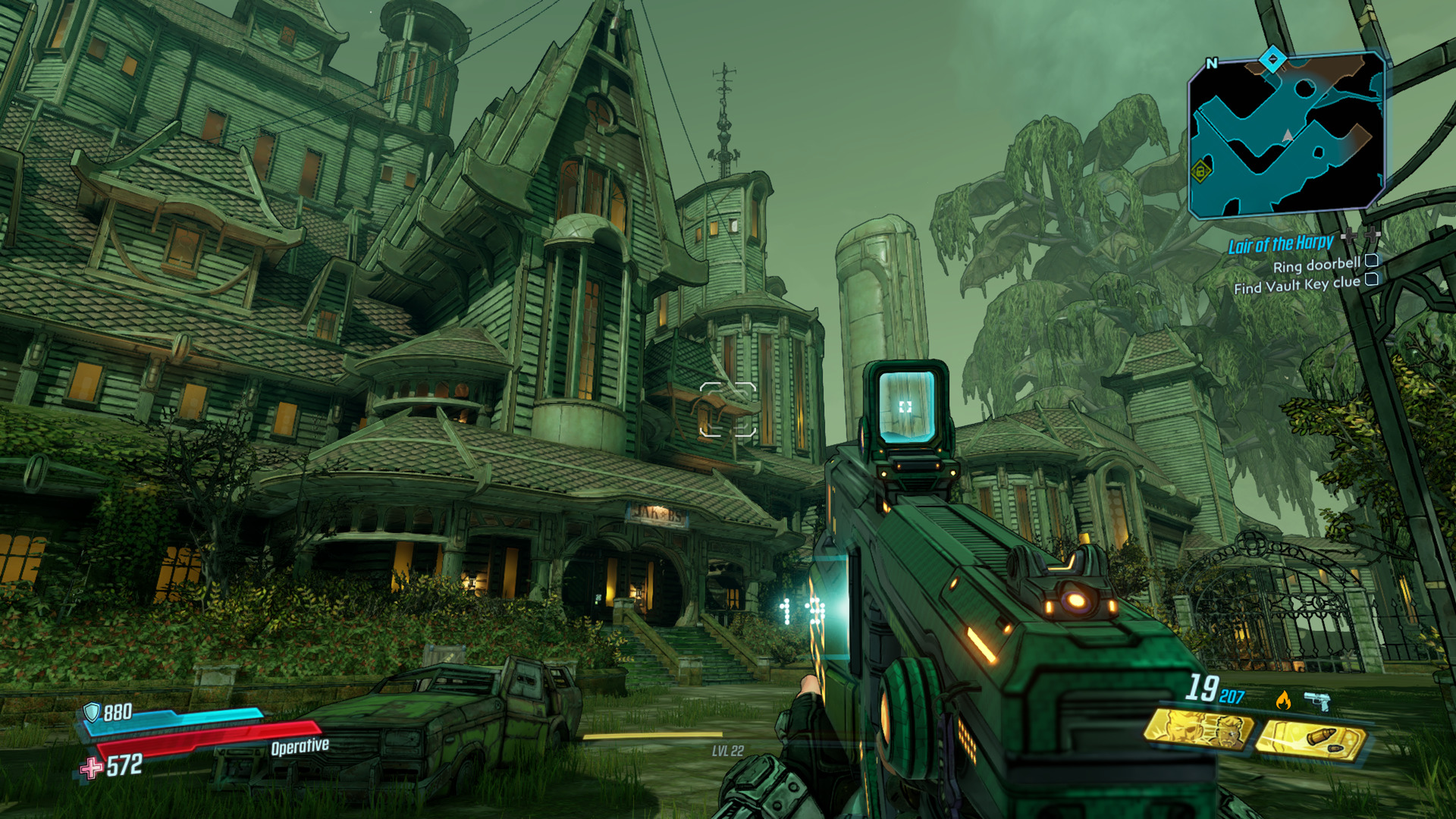Click the yellow fast travel icon on minimap
The image size is (1456, 819).
(1201, 171)
